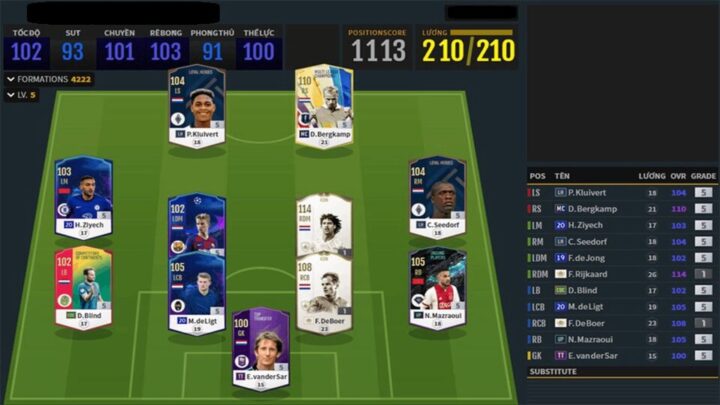This screenshot has width=720, height=405.
Task: Open the Substitute section header
Action: (618, 372)
